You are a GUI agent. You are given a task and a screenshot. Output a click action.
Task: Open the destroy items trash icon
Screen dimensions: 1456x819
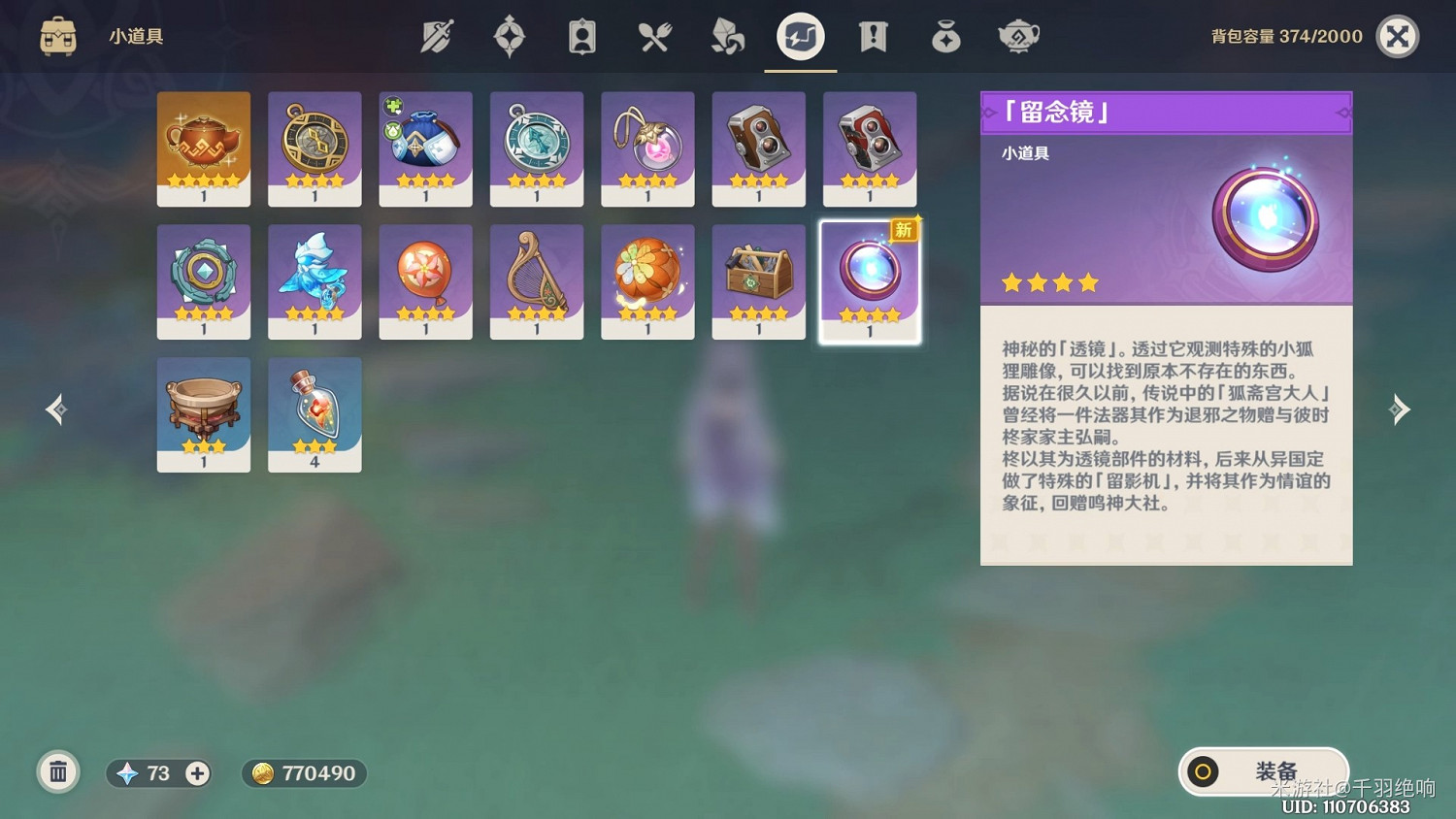pyautogui.click(x=58, y=772)
